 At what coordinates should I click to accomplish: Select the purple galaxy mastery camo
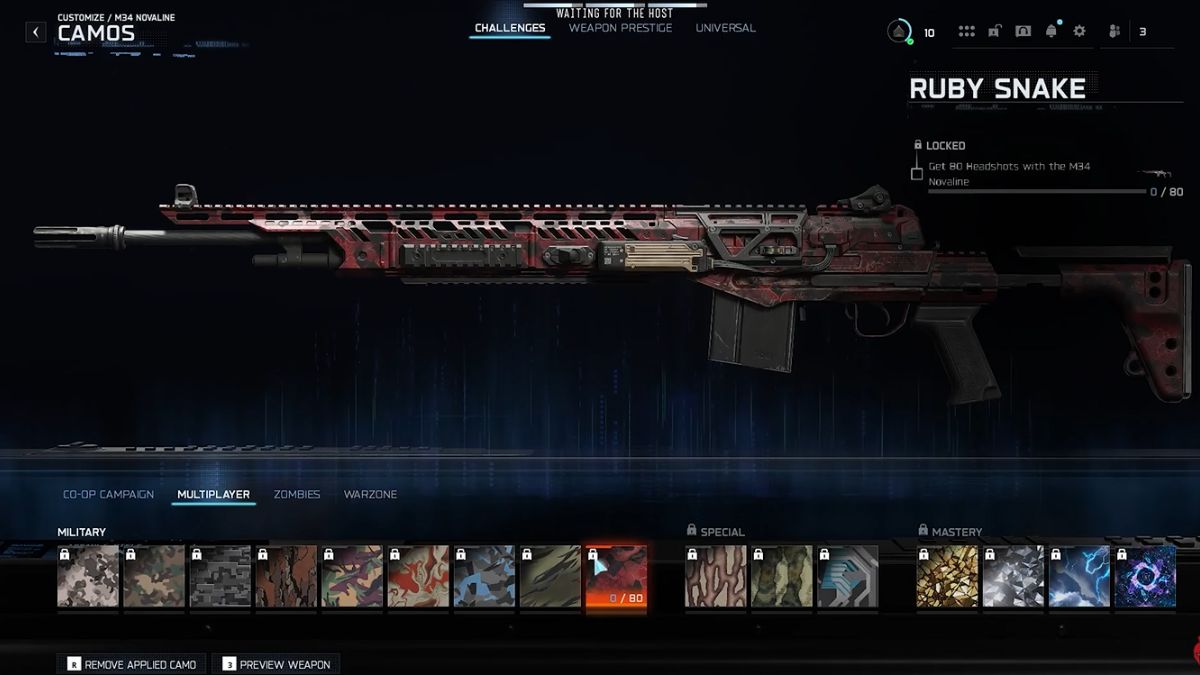tap(1145, 576)
